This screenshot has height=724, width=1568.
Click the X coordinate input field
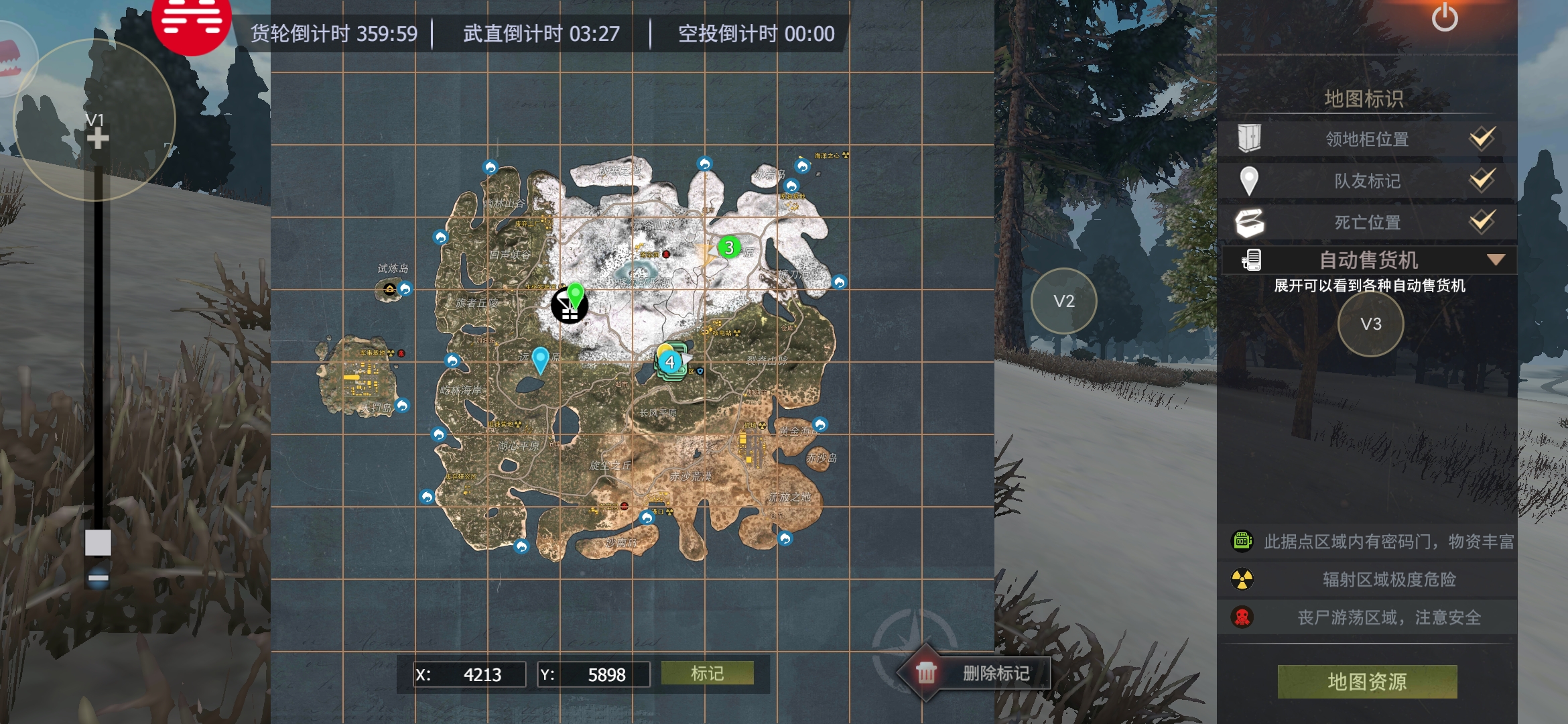click(x=481, y=674)
